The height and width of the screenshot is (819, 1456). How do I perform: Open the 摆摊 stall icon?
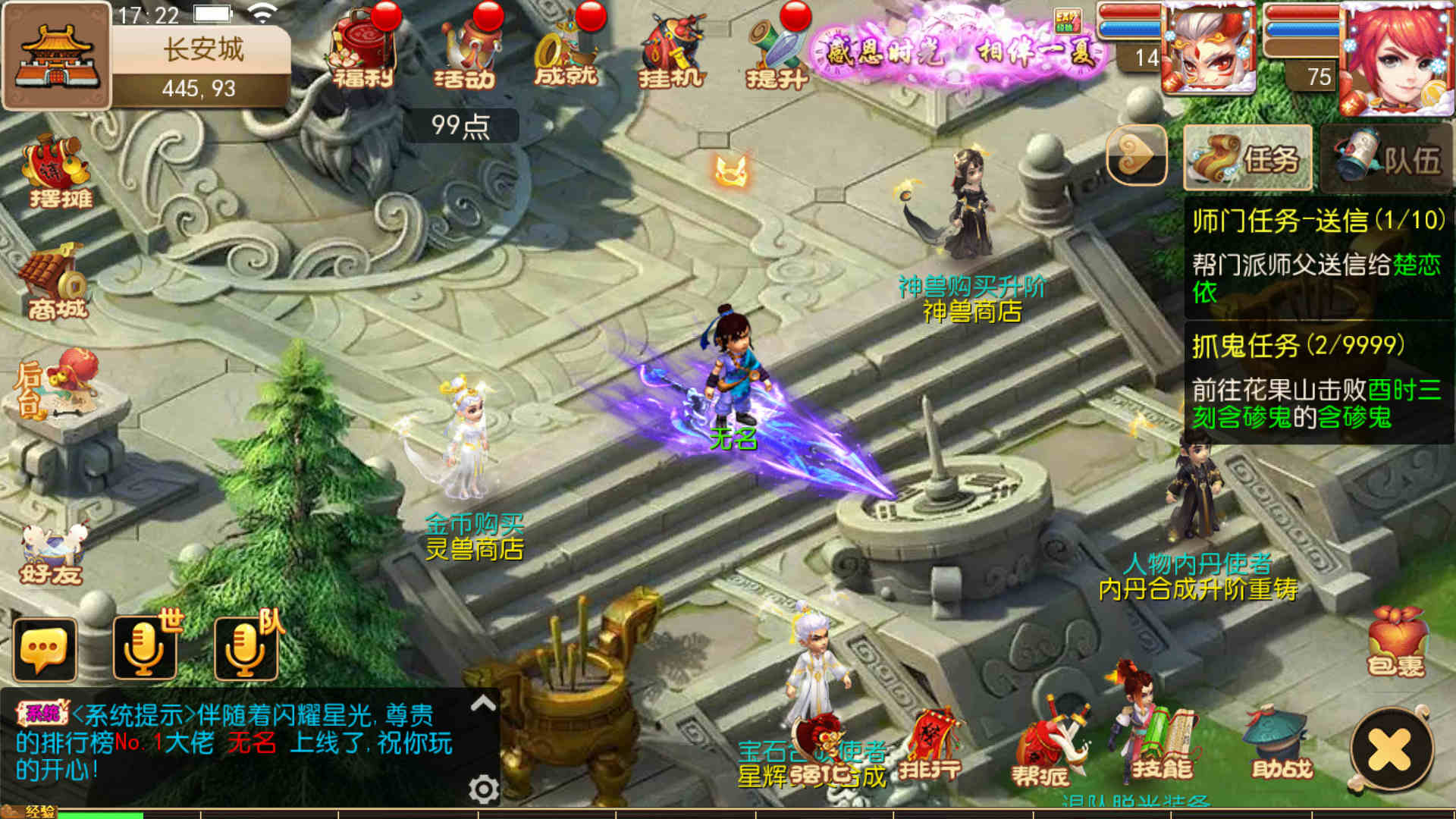[x=57, y=171]
